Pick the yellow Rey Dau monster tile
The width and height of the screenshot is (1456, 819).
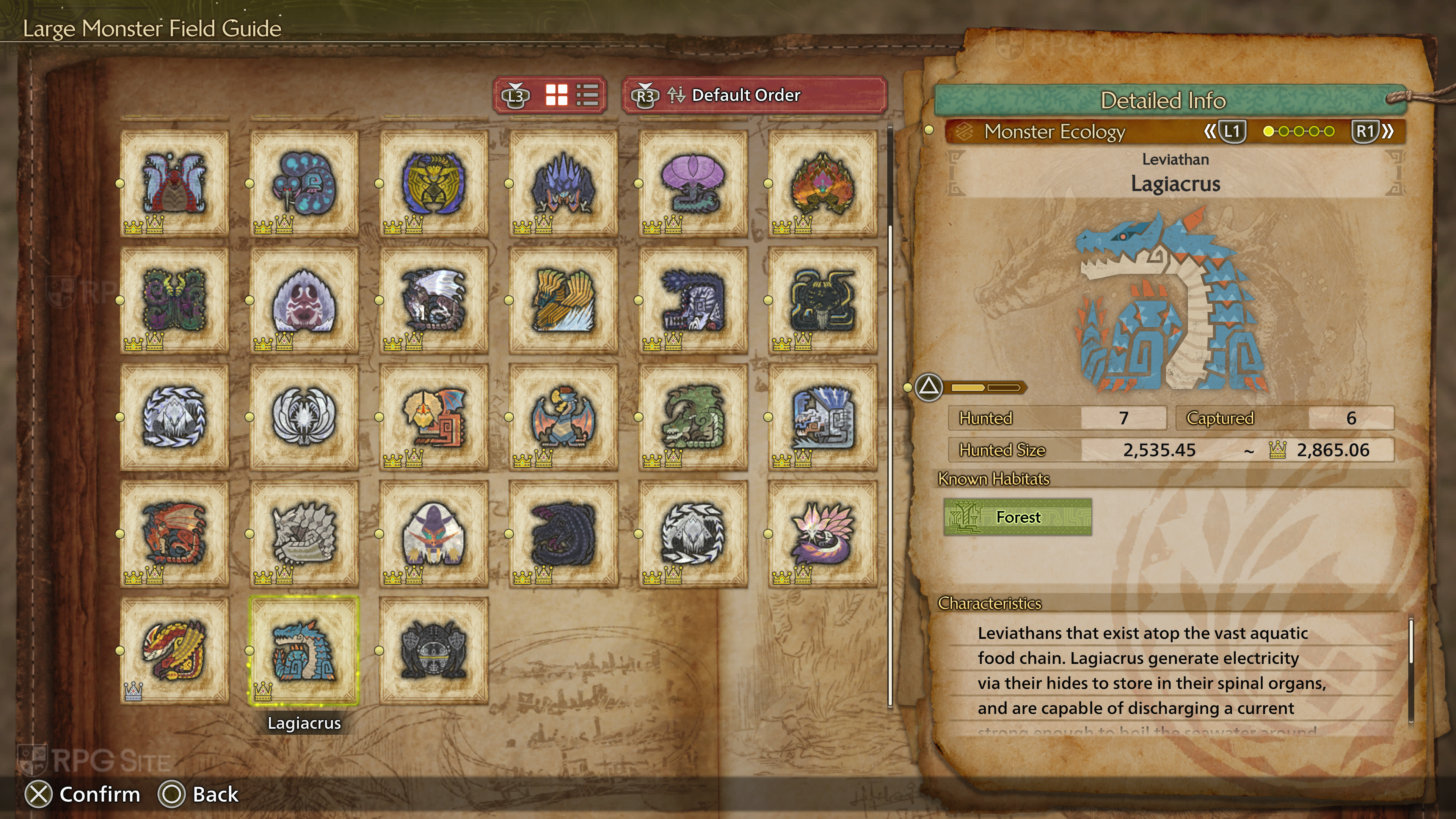pos(563,300)
